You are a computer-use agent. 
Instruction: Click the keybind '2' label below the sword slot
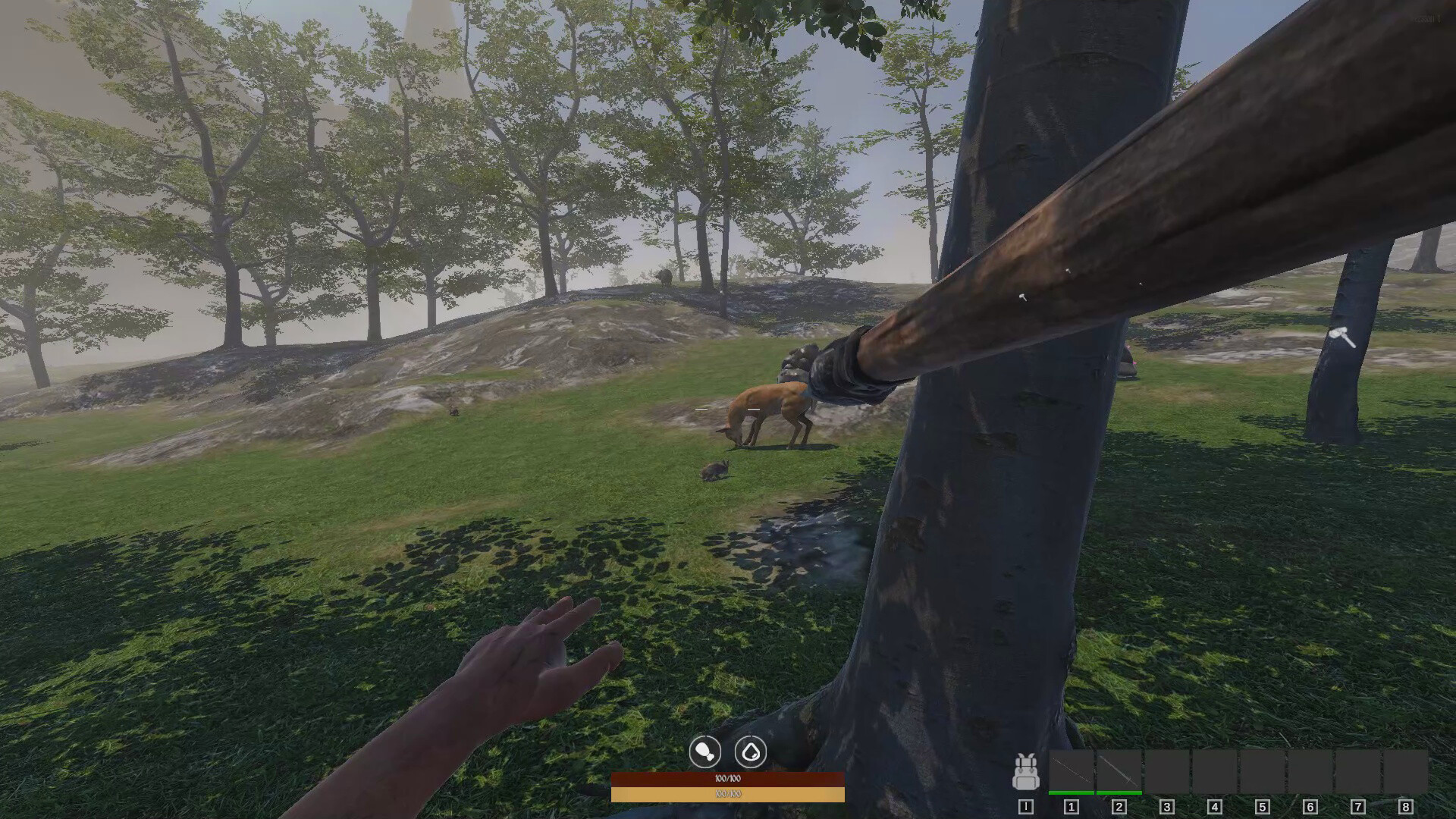1119,807
